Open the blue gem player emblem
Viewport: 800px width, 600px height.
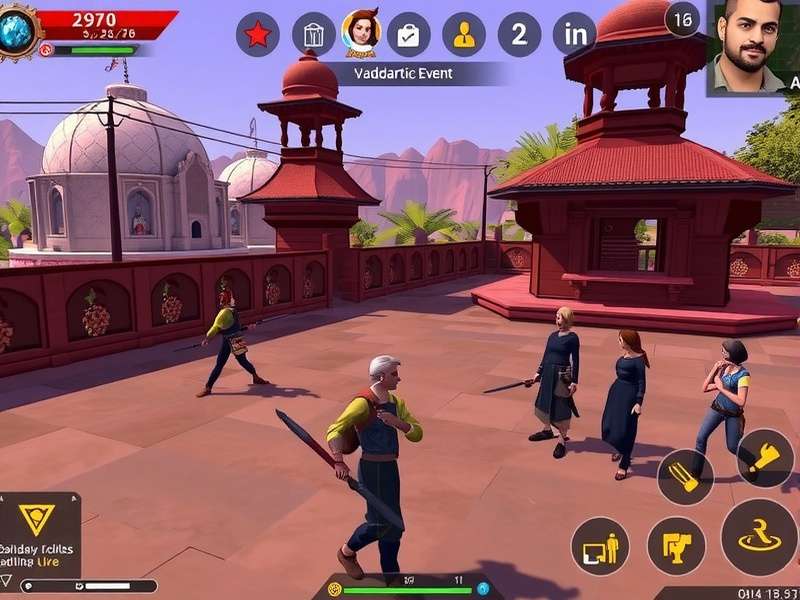pos(17,31)
